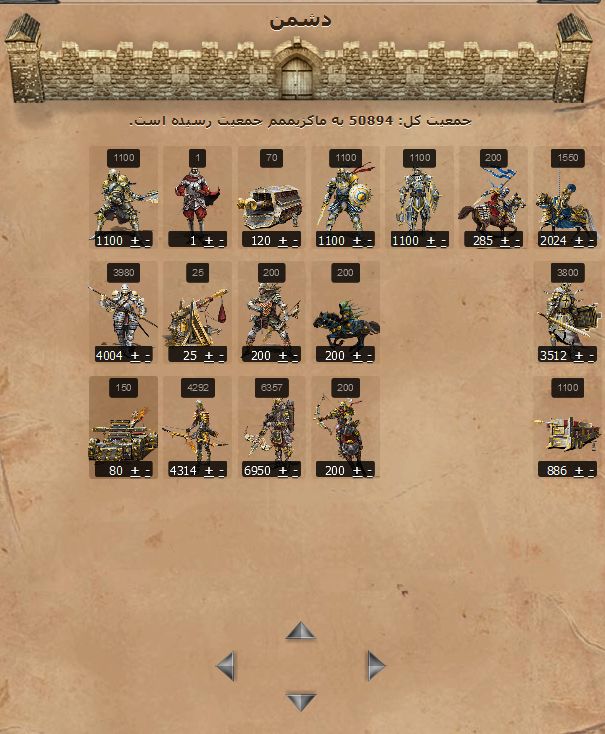
Task: Increase the 80 fire cart unit count
Action: coord(135,471)
